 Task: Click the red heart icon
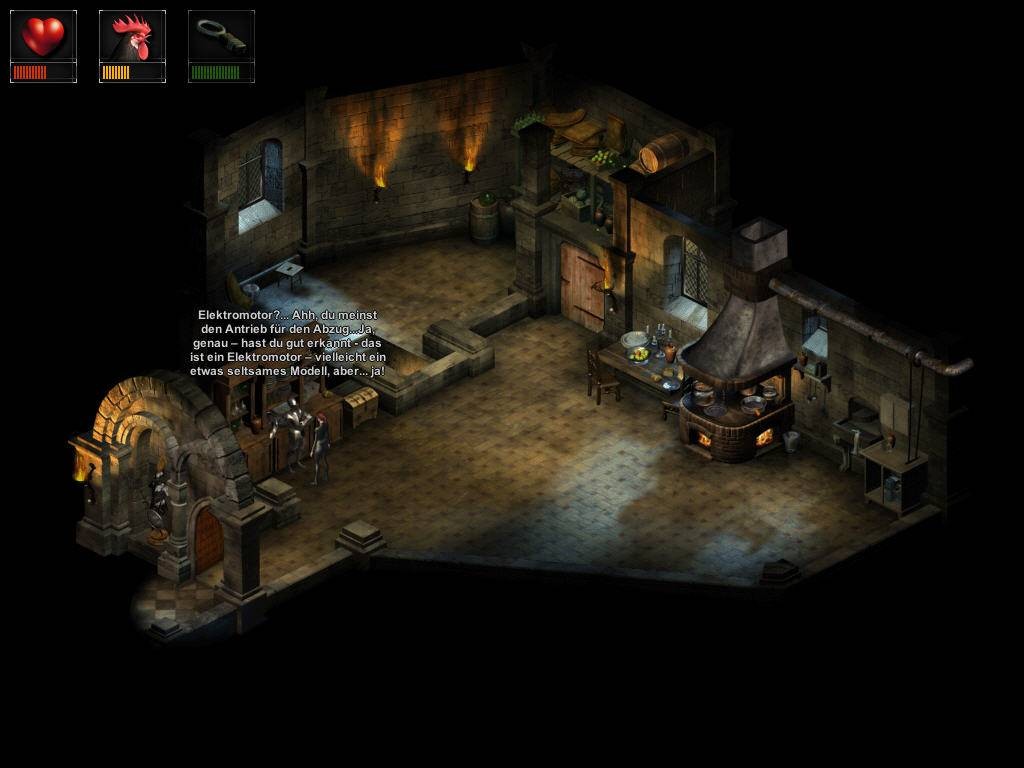tap(43, 37)
